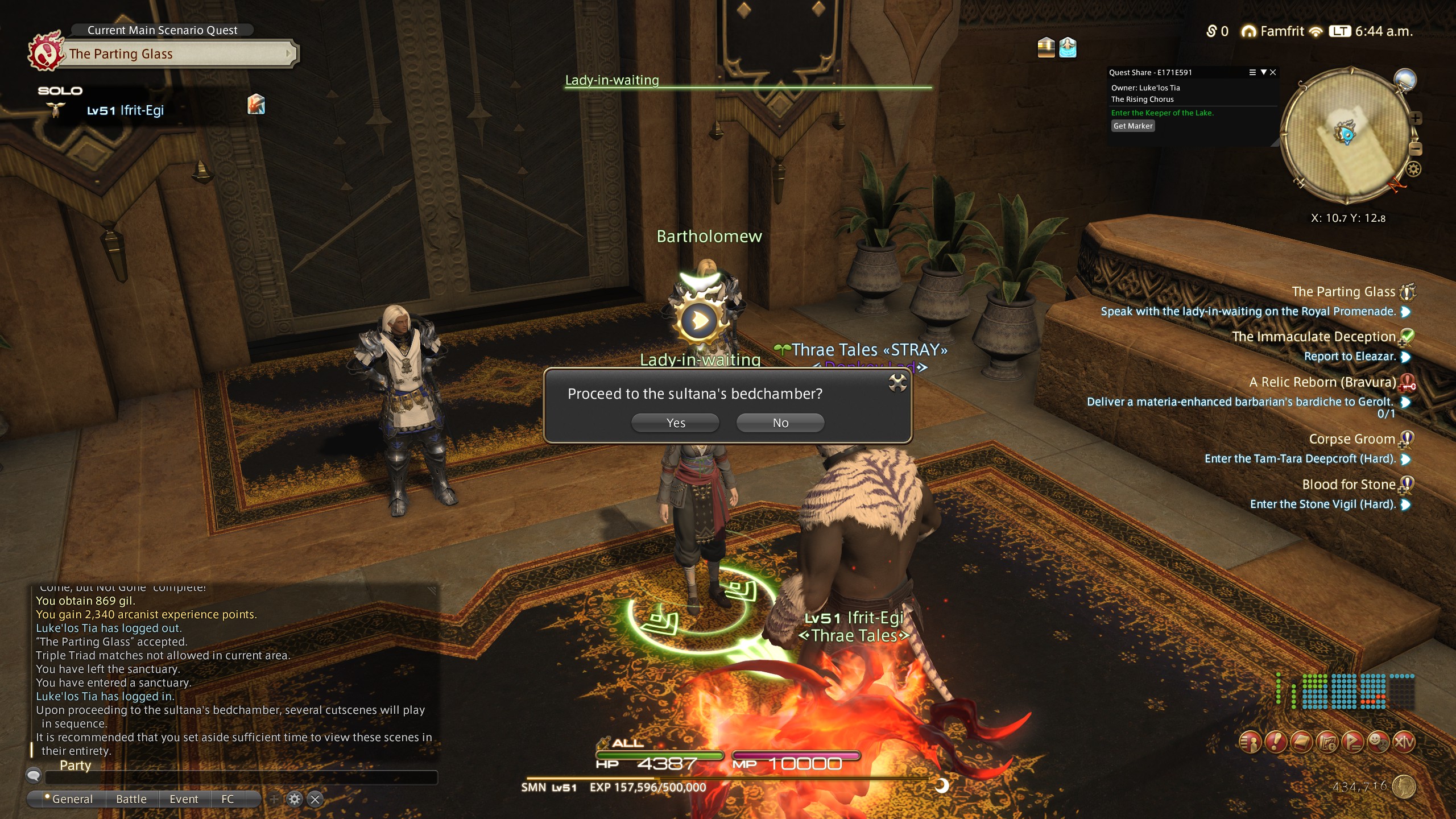Open the Duty menu exclamation icon
The image size is (1456, 819).
(x=1276, y=742)
